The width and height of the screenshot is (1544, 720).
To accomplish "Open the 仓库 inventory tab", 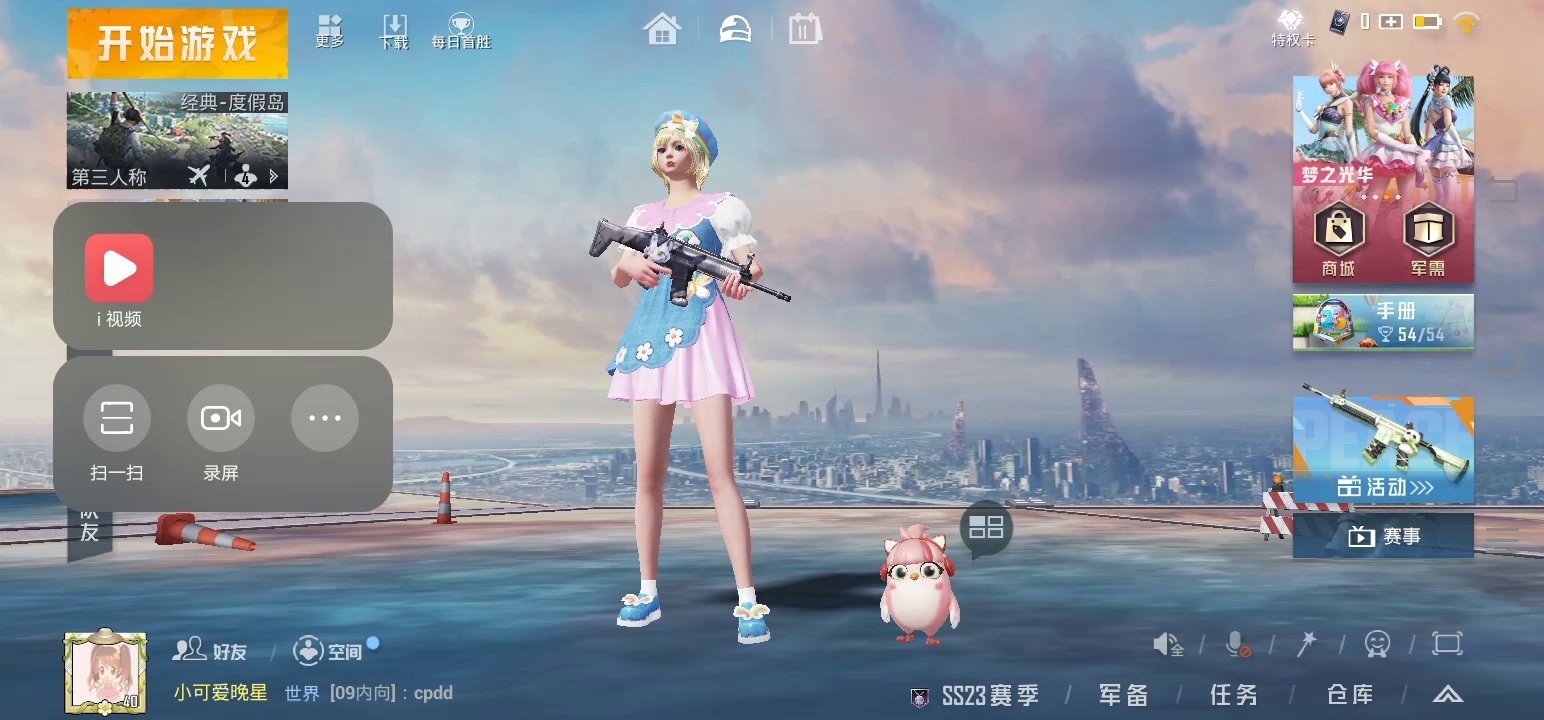I will (x=1349, y=696).
